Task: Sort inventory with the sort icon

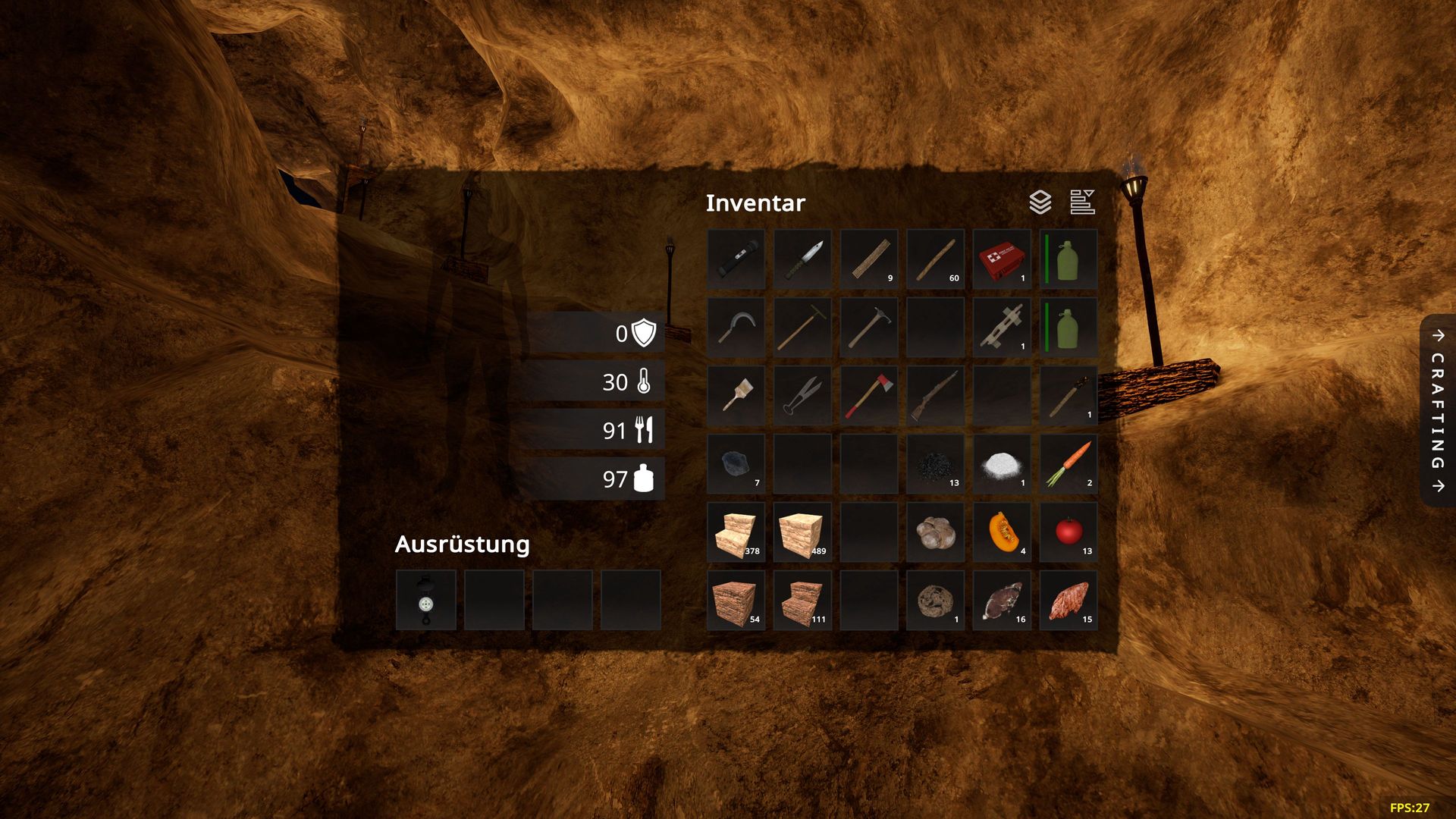Action: click(x=1082, y=202)
